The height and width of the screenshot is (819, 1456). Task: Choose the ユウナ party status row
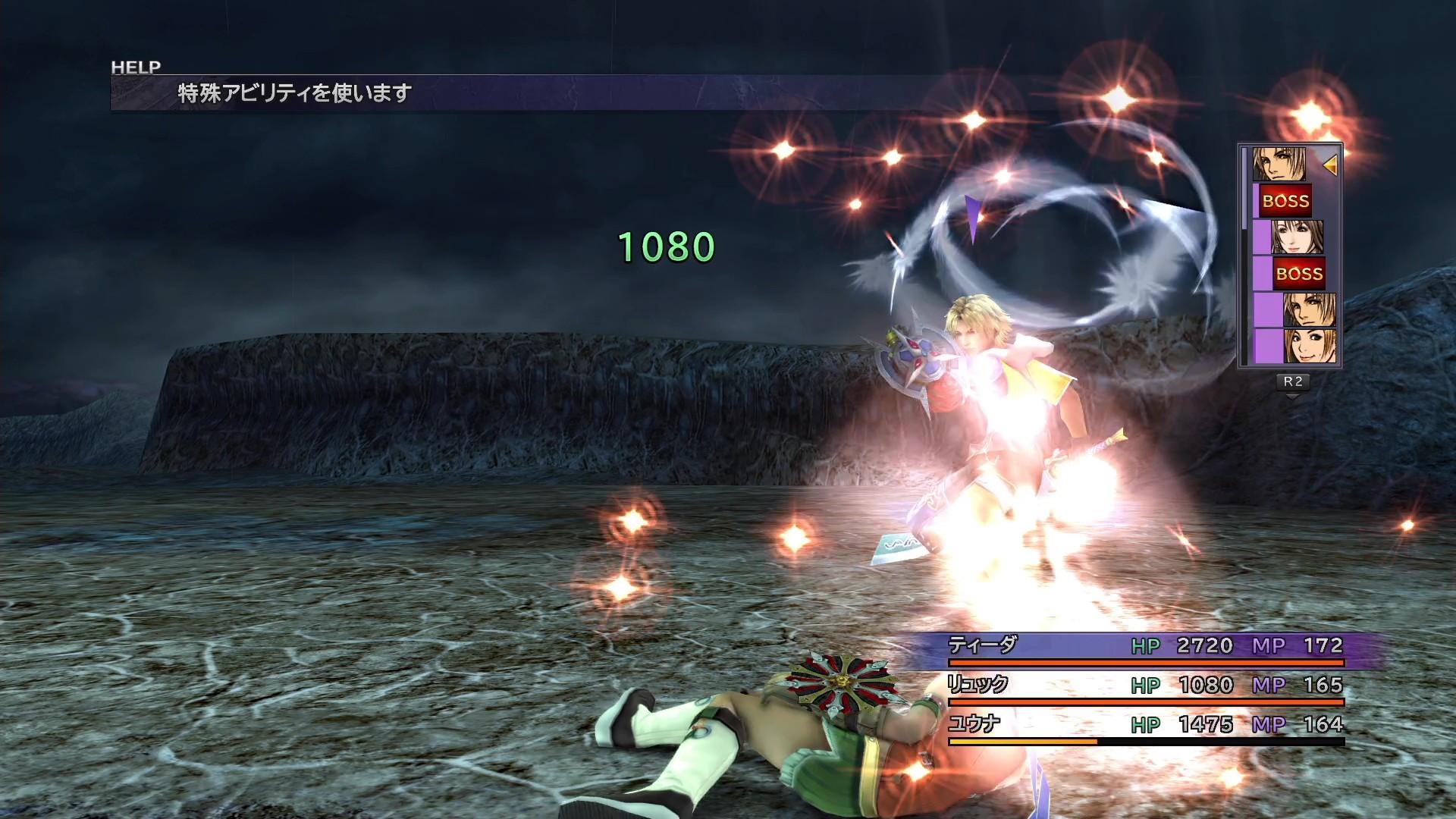[x=1145, y=725]
